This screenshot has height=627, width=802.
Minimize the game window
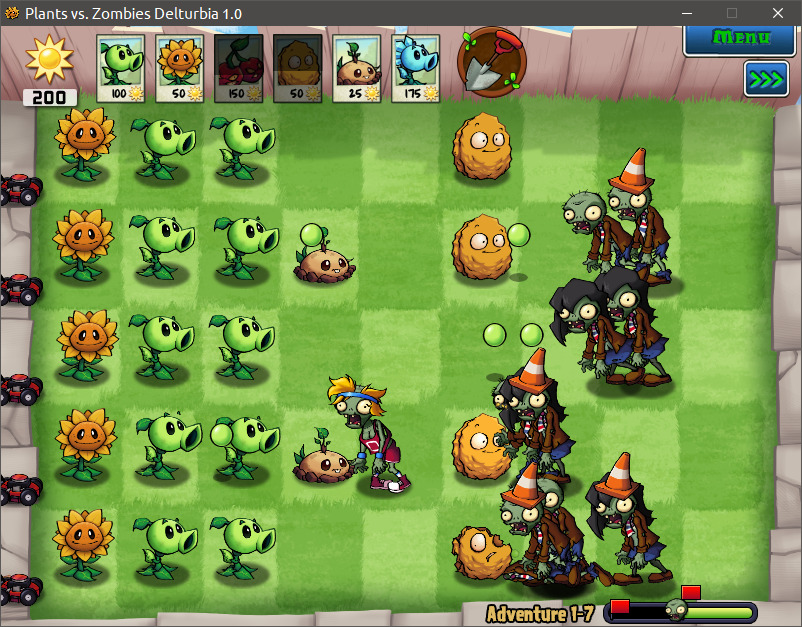point(686,13)
